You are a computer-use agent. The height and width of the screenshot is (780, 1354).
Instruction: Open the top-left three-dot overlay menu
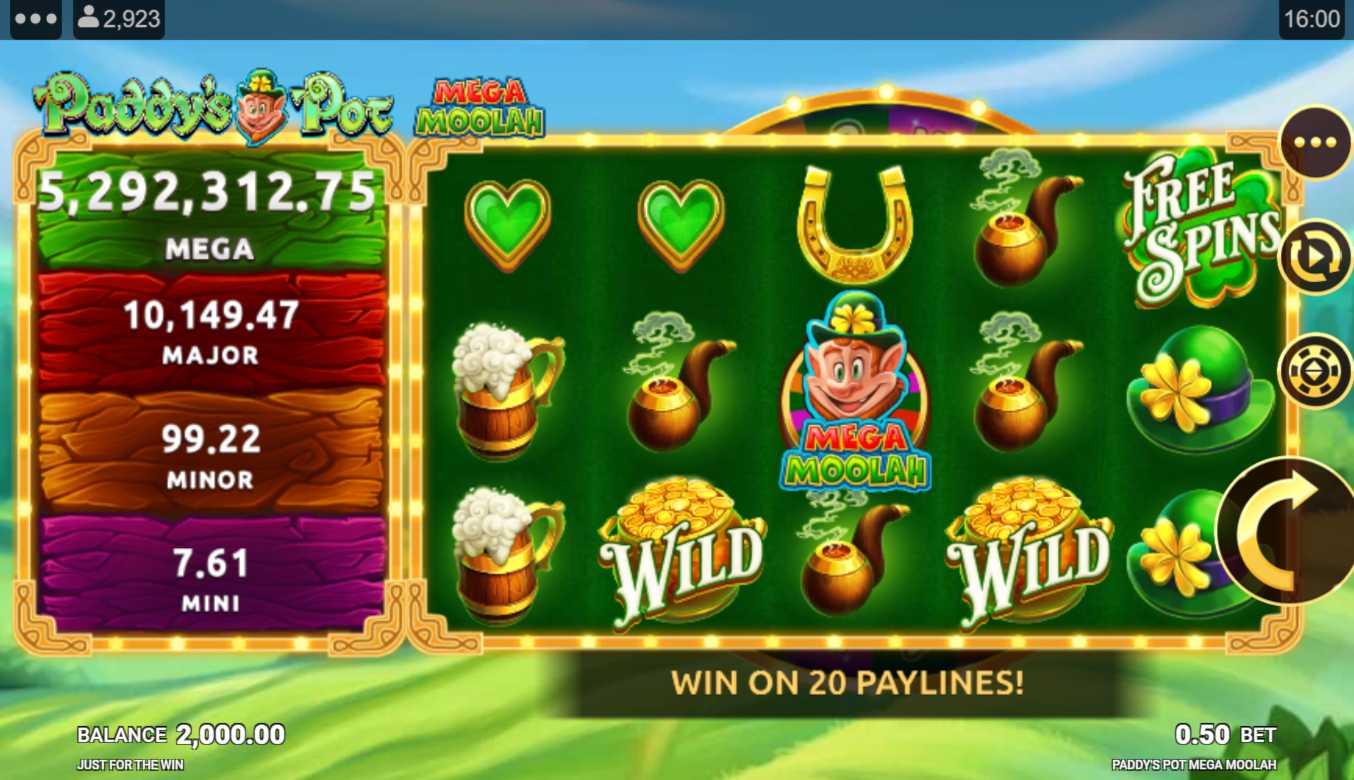click(36, 19)
